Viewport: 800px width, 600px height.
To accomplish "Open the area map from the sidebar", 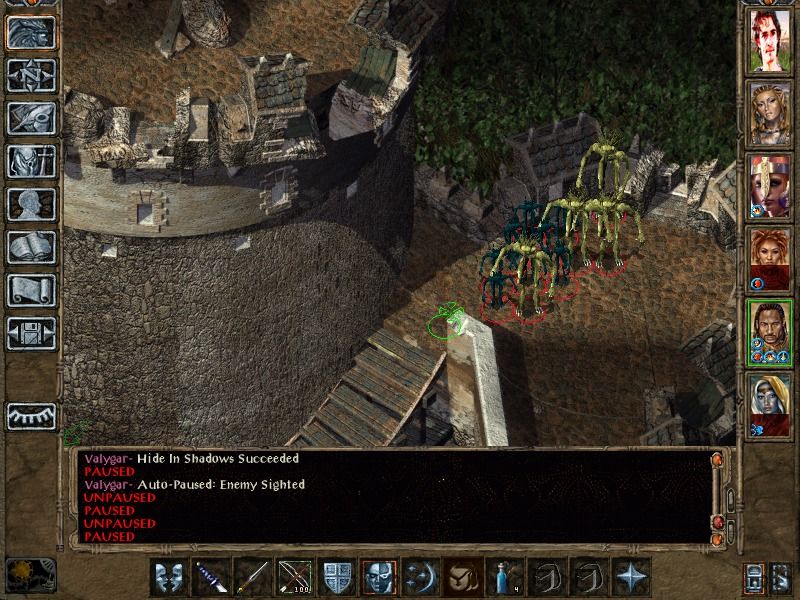I will [31, 75].
